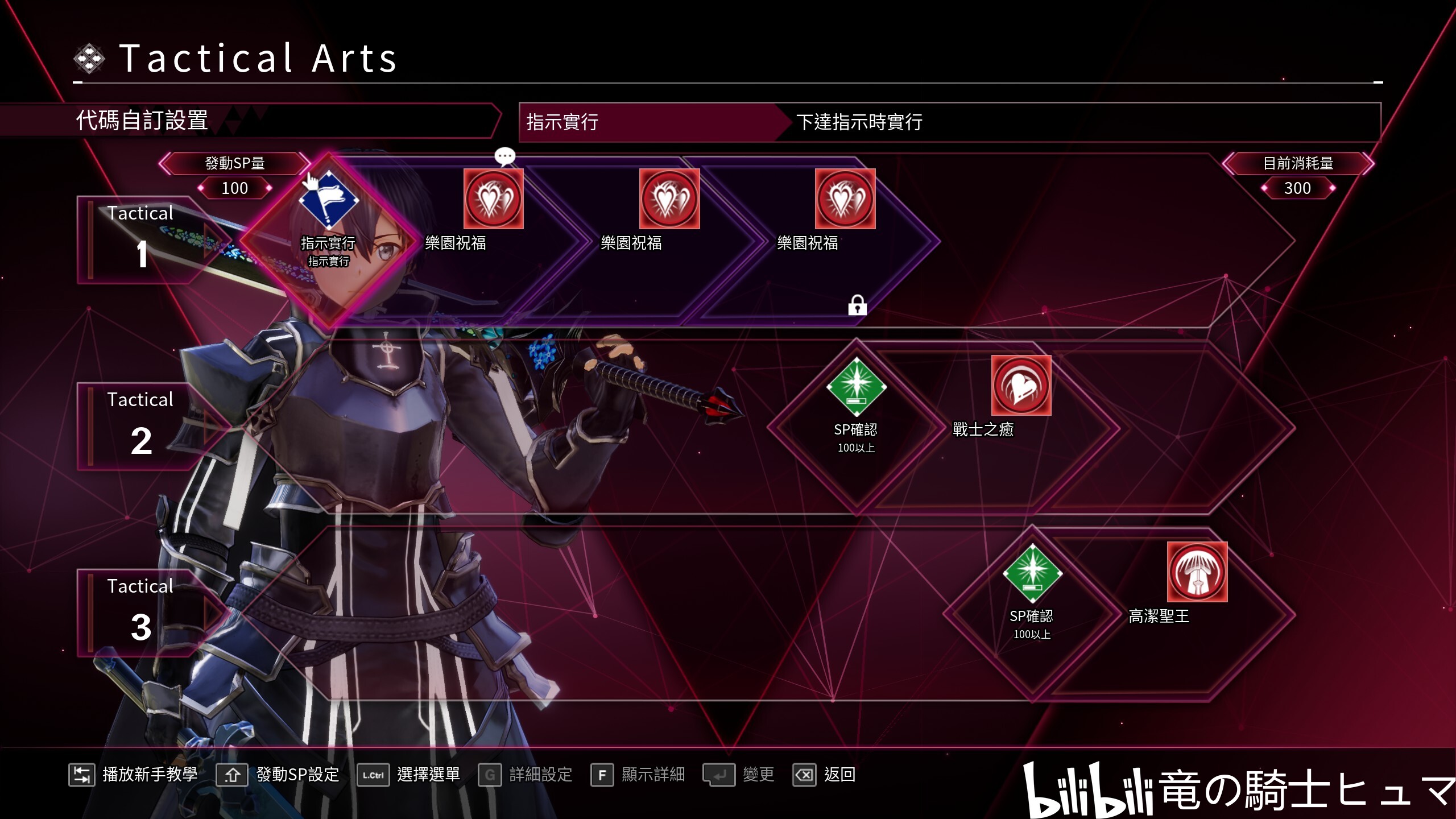Select the Tactical 1 row tab
This screenshot has width=1456, height=819.
pos(141,239)
